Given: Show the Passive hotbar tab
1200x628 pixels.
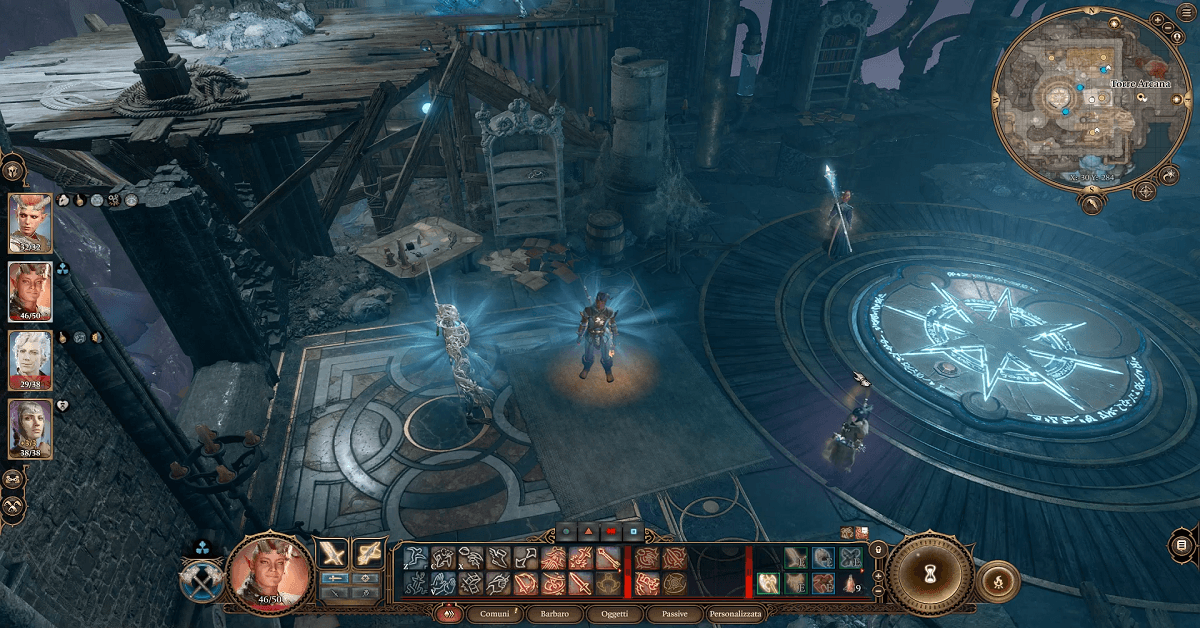Looking at the screenshot, I should [x=674, y=613].
